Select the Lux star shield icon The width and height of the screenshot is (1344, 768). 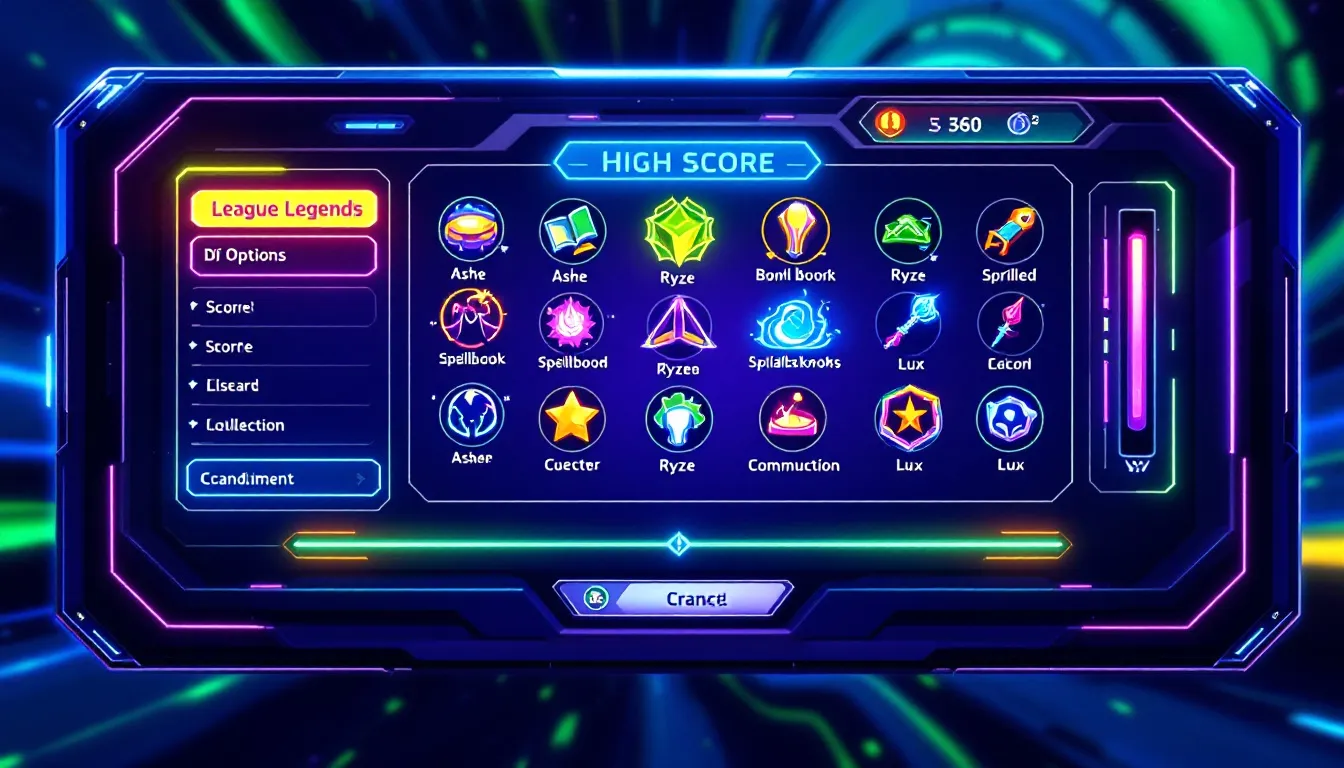tap(908, 419)
